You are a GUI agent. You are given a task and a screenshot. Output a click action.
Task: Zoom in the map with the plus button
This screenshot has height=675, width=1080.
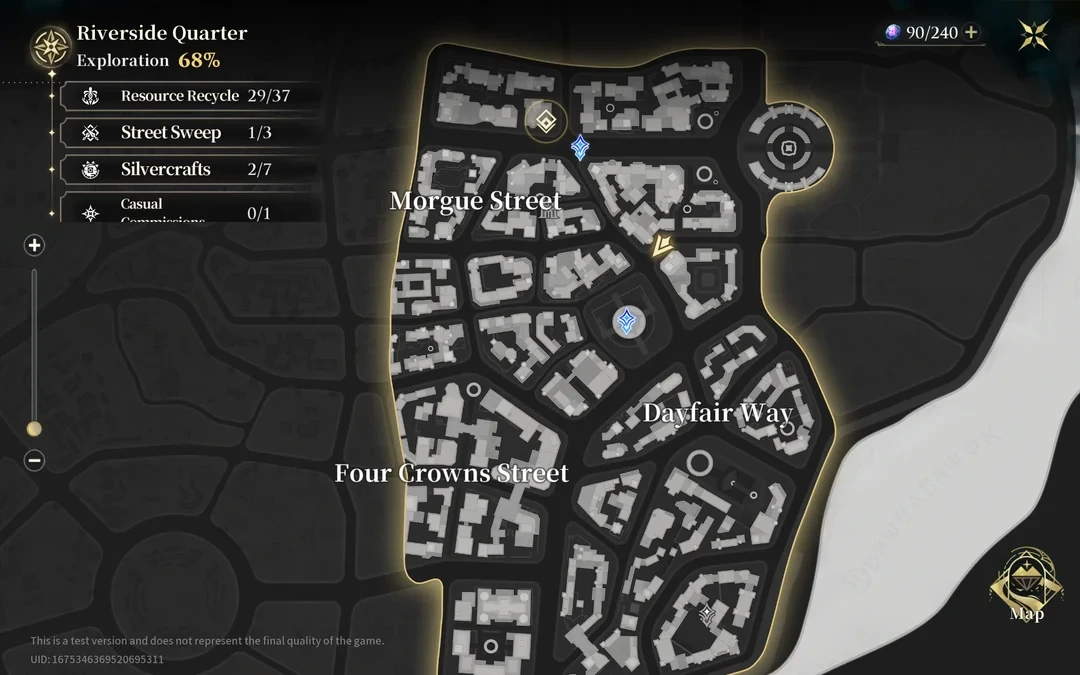(35, 245)
